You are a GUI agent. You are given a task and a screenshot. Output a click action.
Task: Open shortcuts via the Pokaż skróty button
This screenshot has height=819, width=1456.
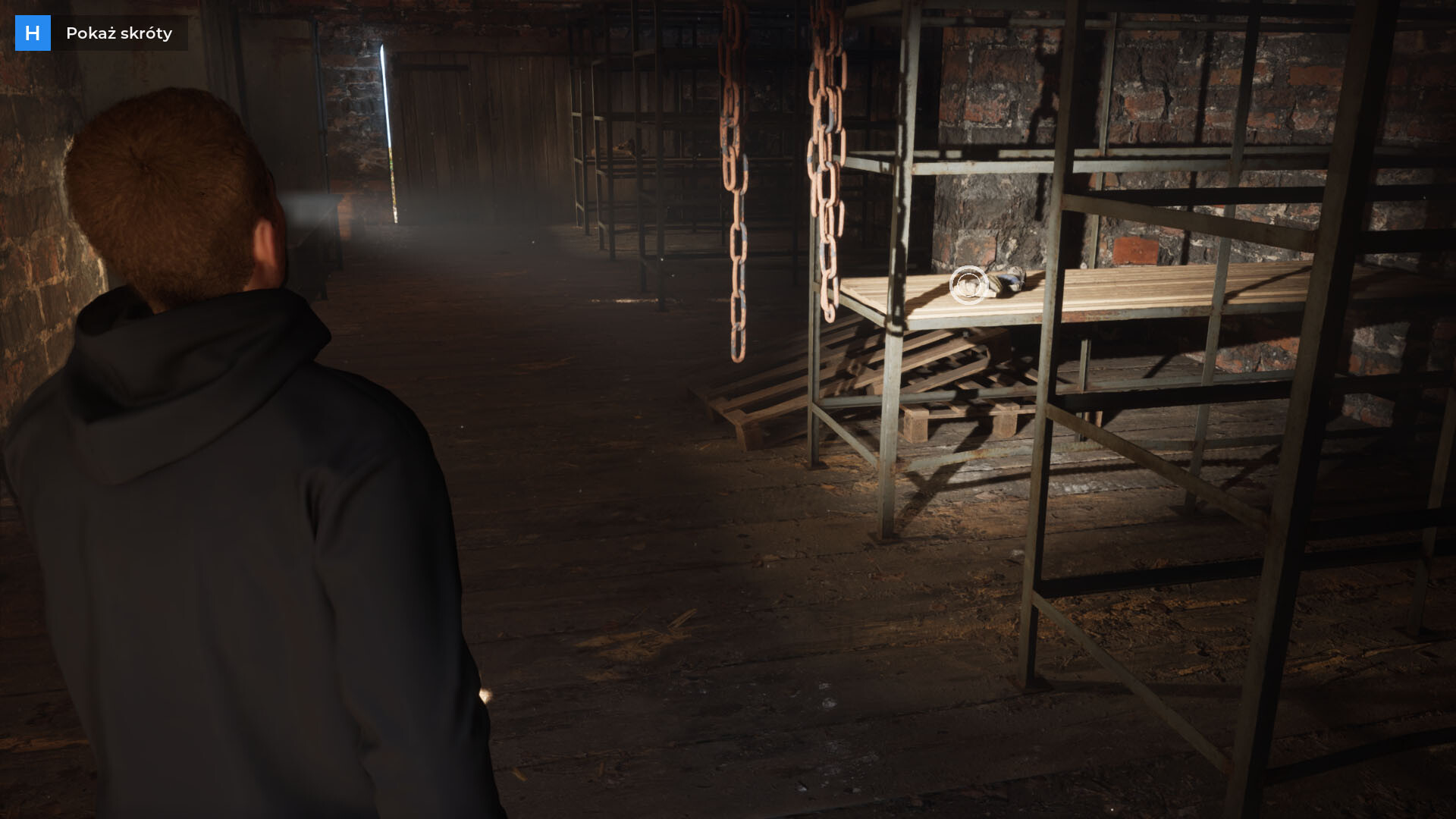pos(99,33)
